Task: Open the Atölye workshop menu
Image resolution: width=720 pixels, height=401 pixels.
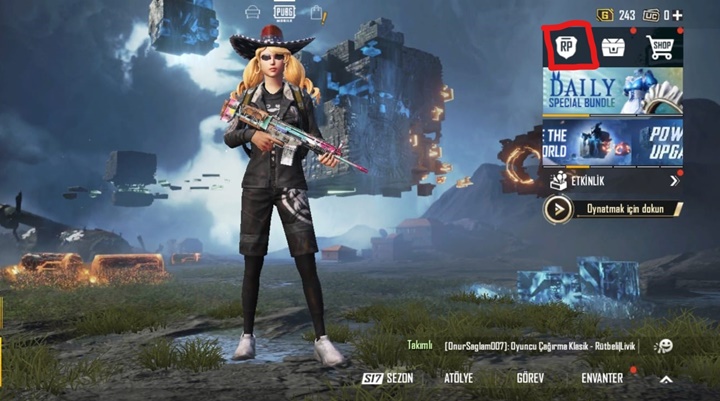Action: click(x=458, y=378)
